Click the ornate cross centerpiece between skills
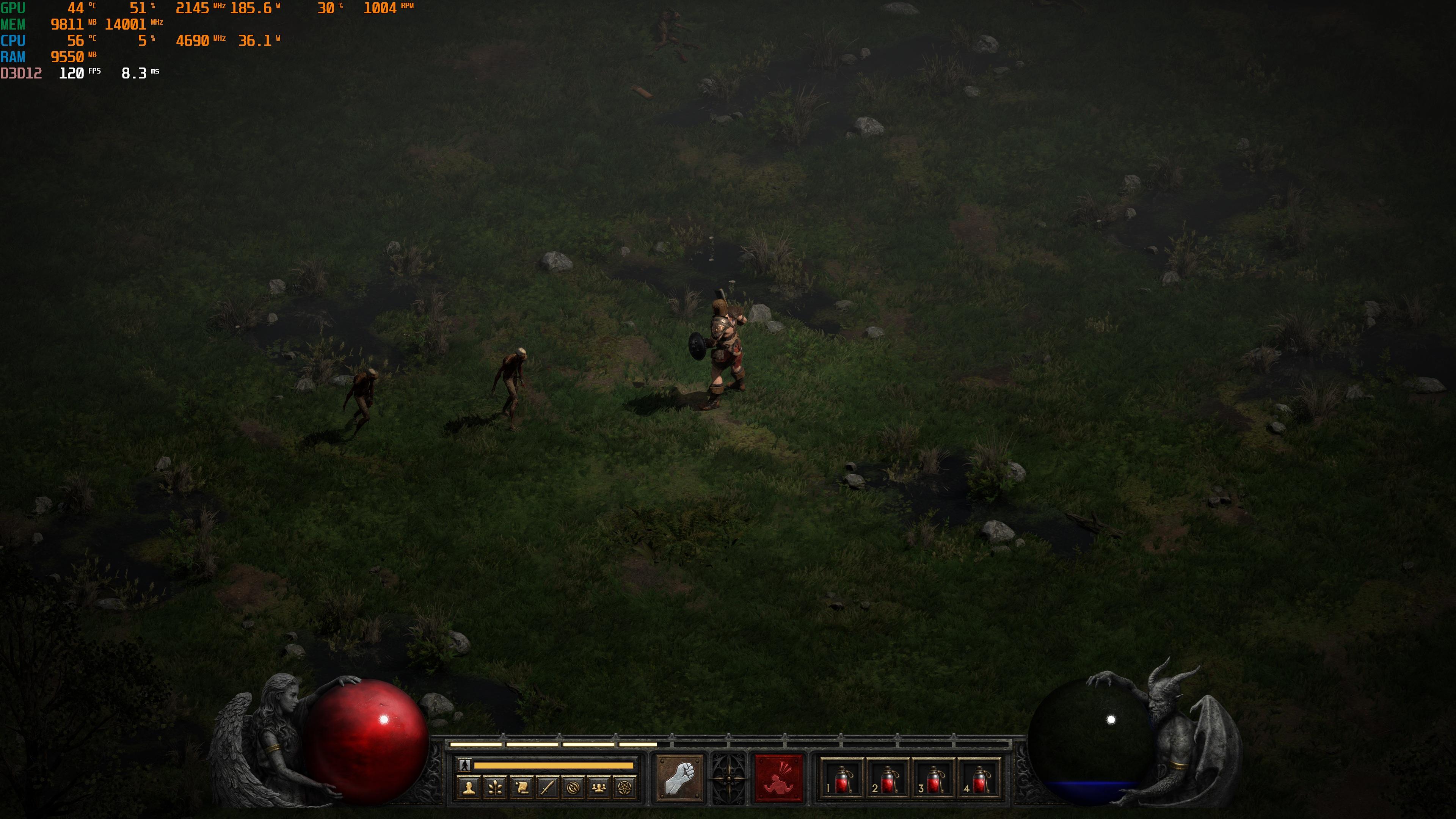 pyautogui.click(x=728, y=778)
